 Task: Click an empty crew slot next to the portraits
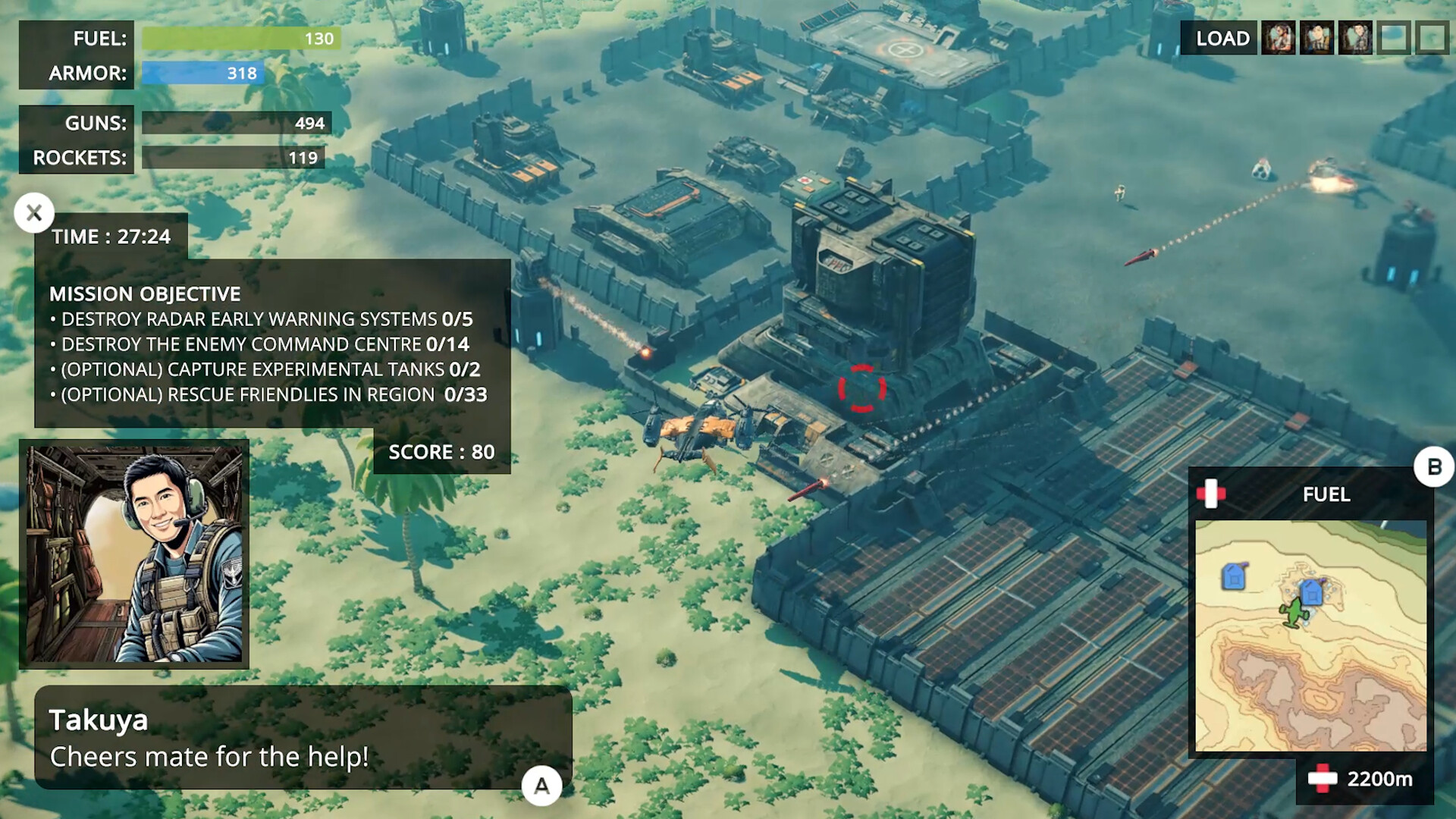tap(1394, 36)
